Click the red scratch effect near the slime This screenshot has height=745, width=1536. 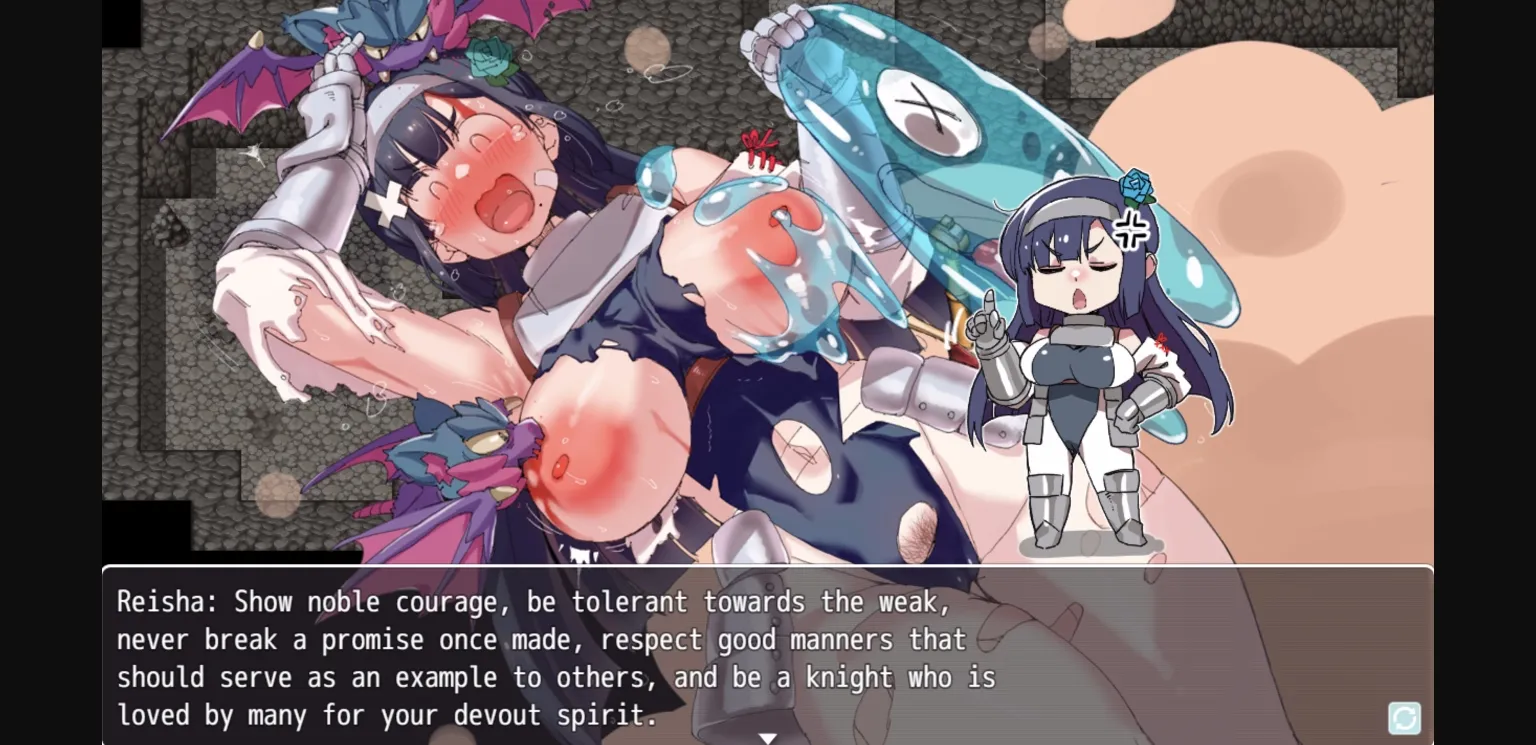pyautogui.click(x=758, y=150)
